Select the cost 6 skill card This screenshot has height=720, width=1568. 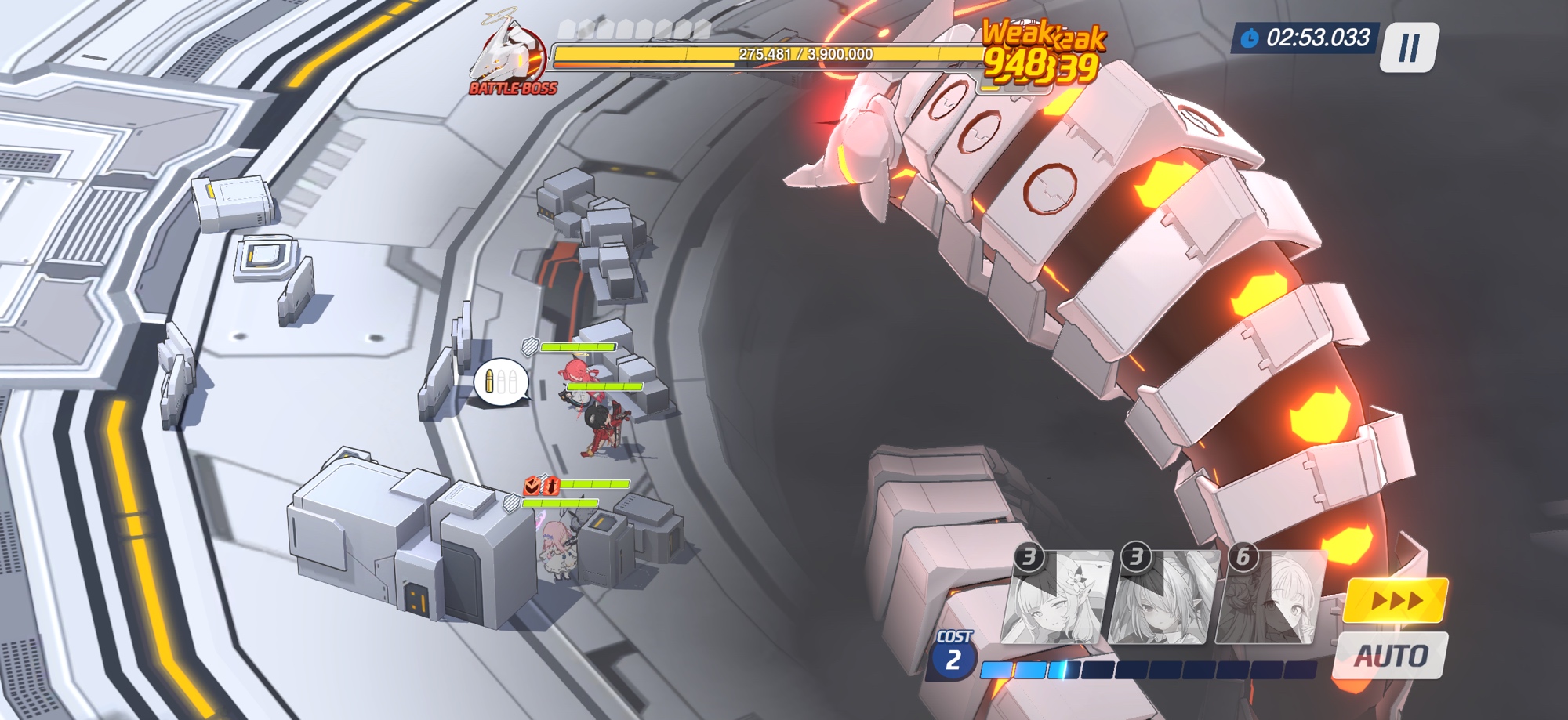coord(1270,597)
